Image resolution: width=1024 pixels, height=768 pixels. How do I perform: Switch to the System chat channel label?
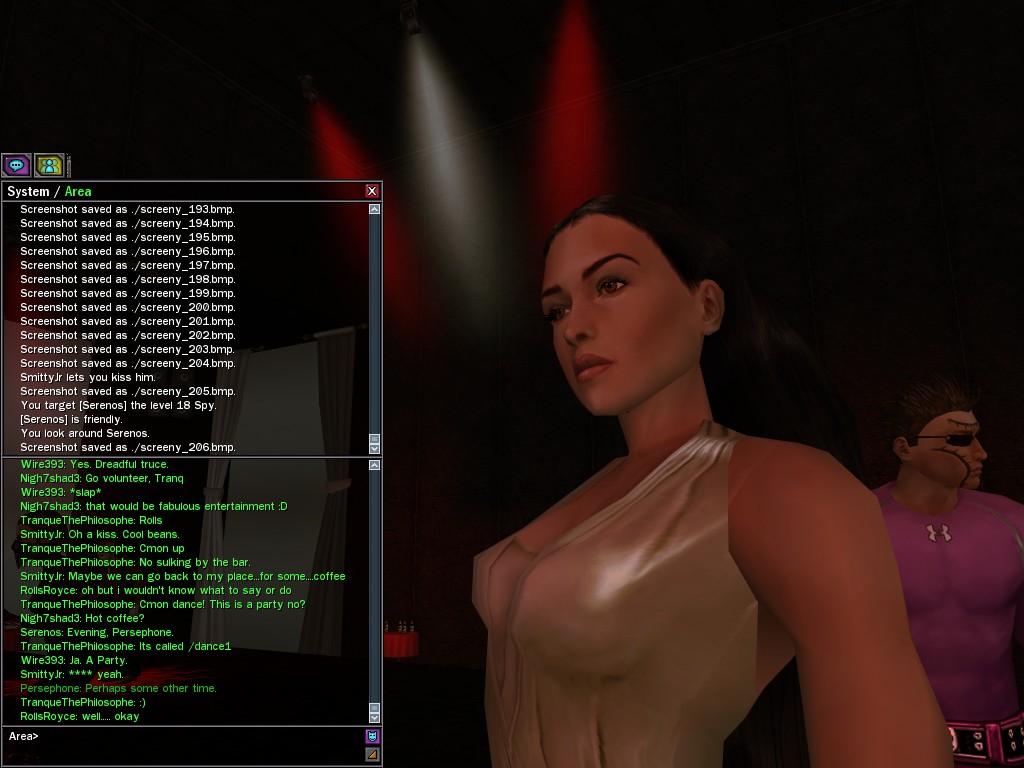[x=28, y=191]
